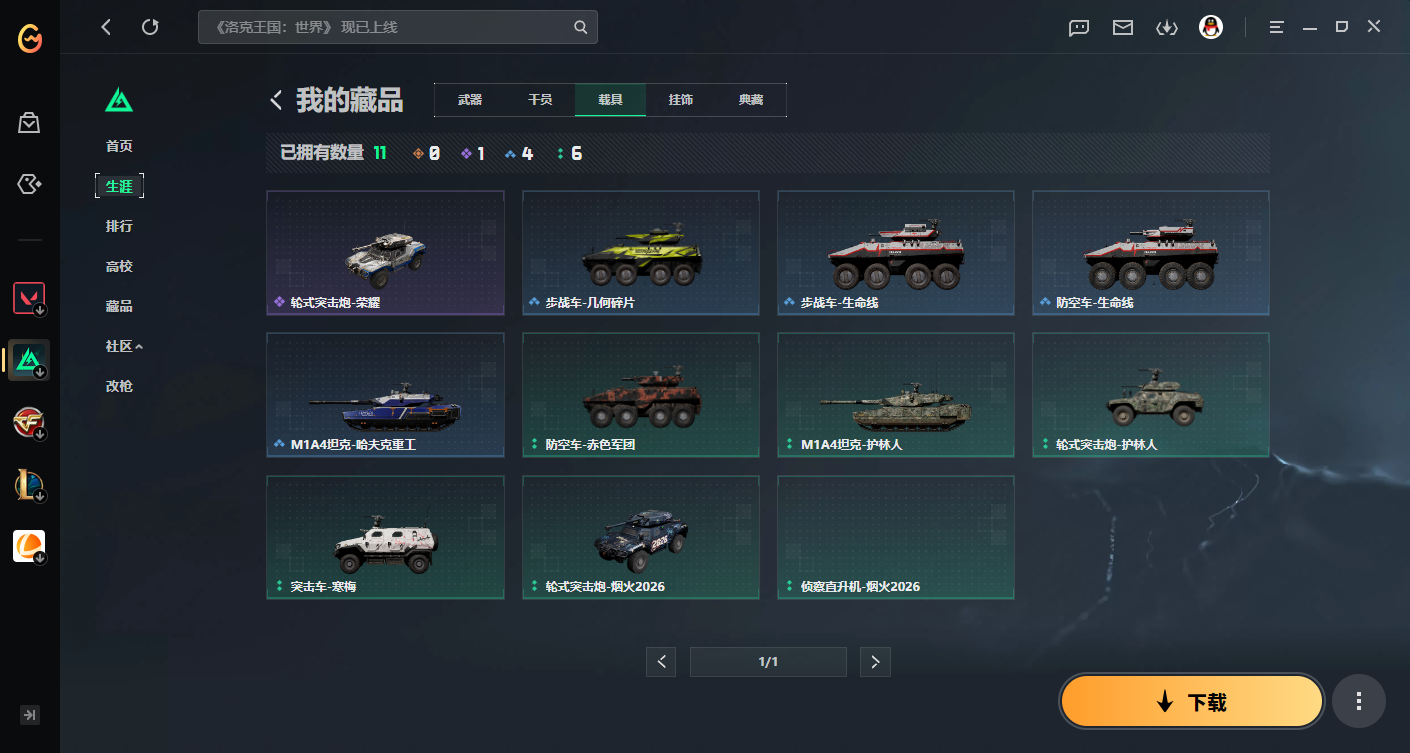Open the chat messages icon
The width and height of the screenshot is (1410, 753).
(1078, 27)
